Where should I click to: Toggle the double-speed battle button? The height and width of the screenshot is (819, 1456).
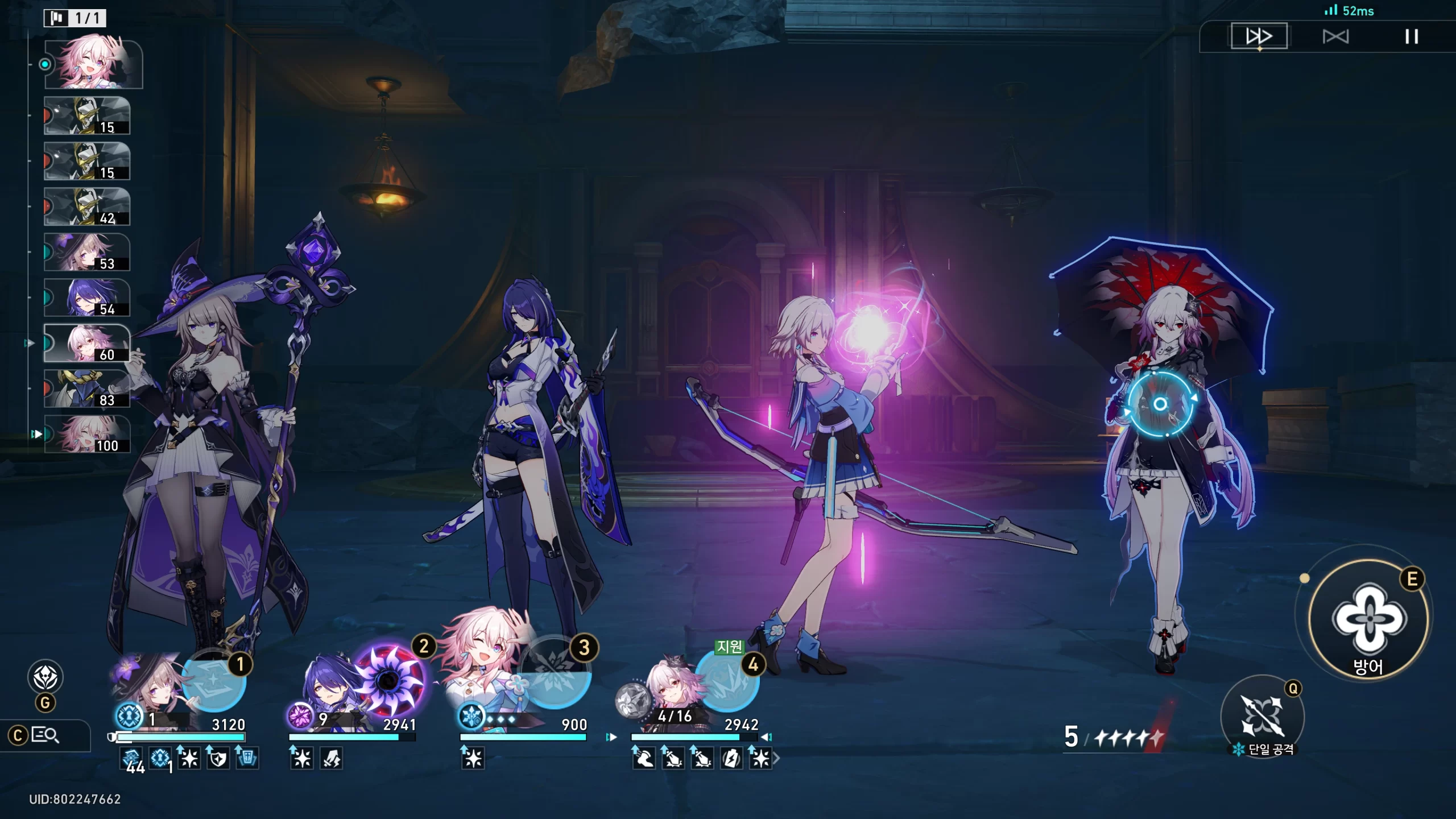[x=1259, y=36]
